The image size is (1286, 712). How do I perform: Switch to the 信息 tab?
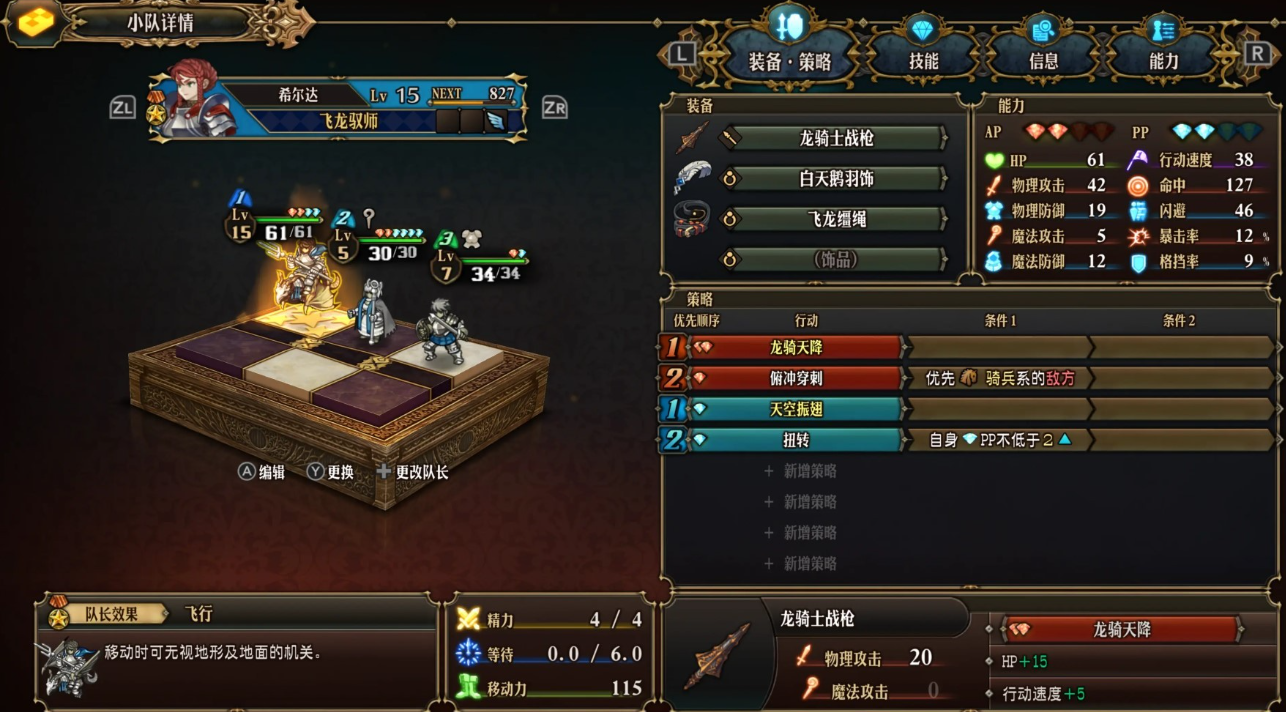click(1043, 61)
